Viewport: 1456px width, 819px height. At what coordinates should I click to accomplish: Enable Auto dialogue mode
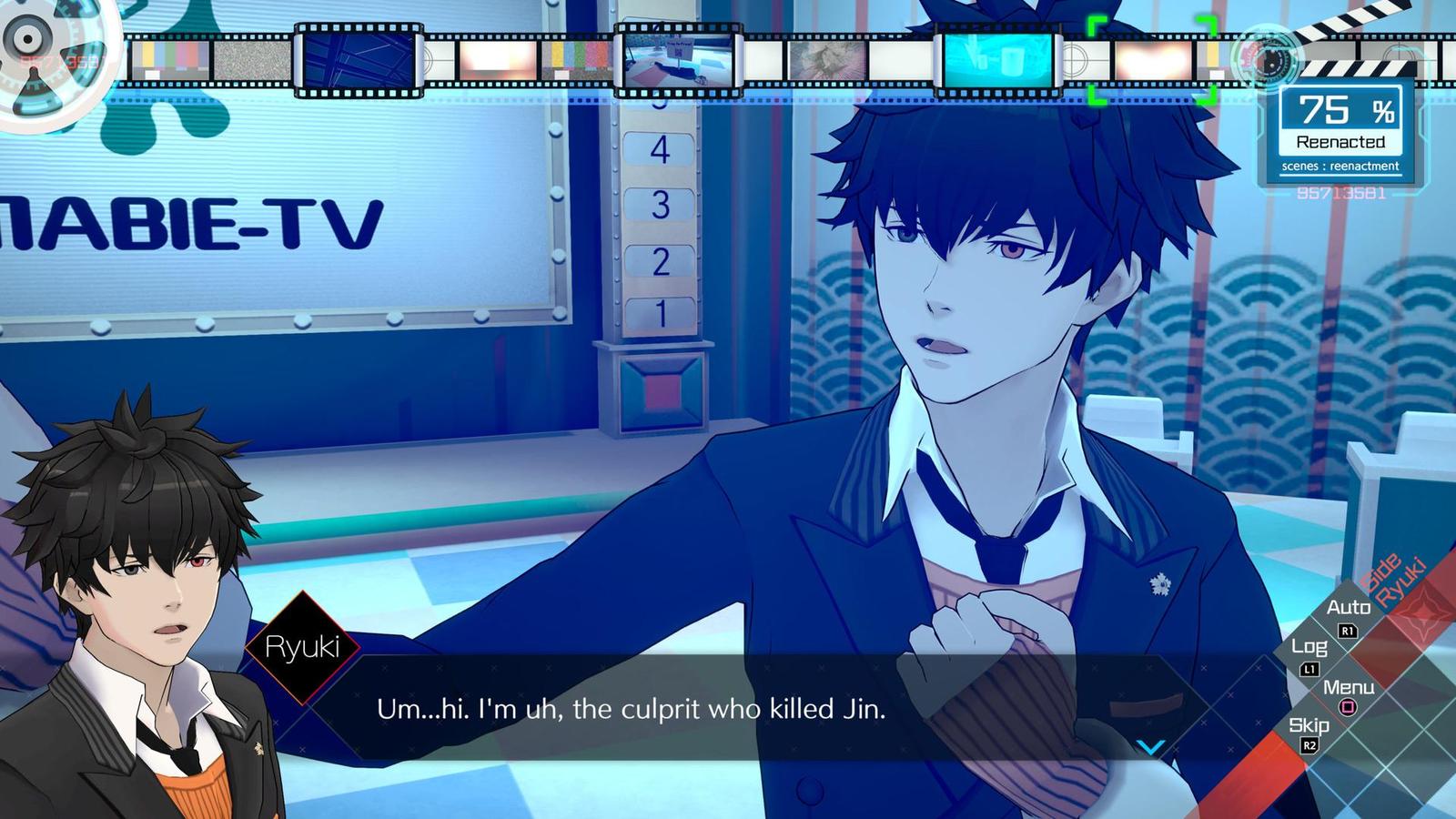pos(1348,608)
